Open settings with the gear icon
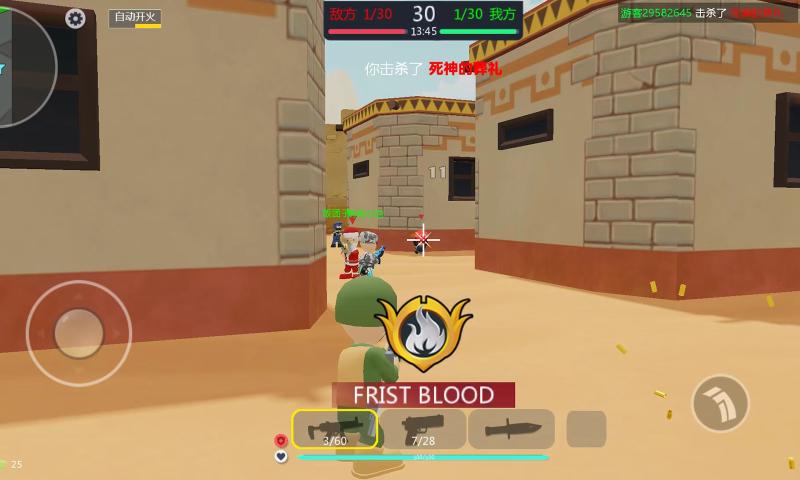The width and height of the screenshot is (800, 480). [75, 18]
